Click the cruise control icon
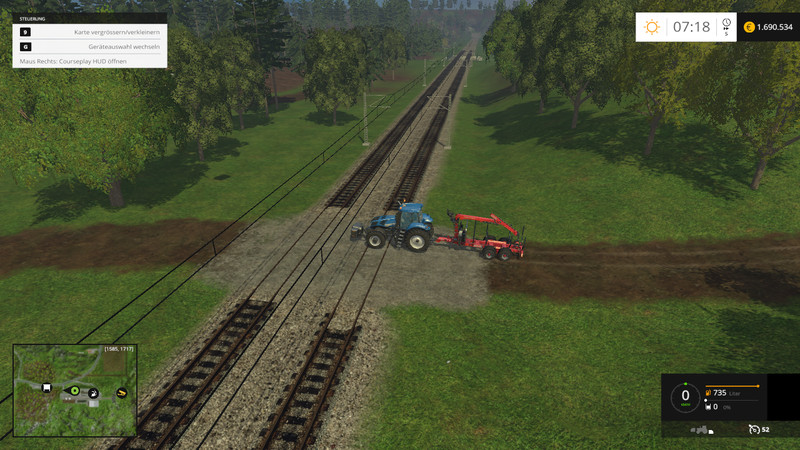The width and height of the screenshot is (800, 450). (753, 429)
